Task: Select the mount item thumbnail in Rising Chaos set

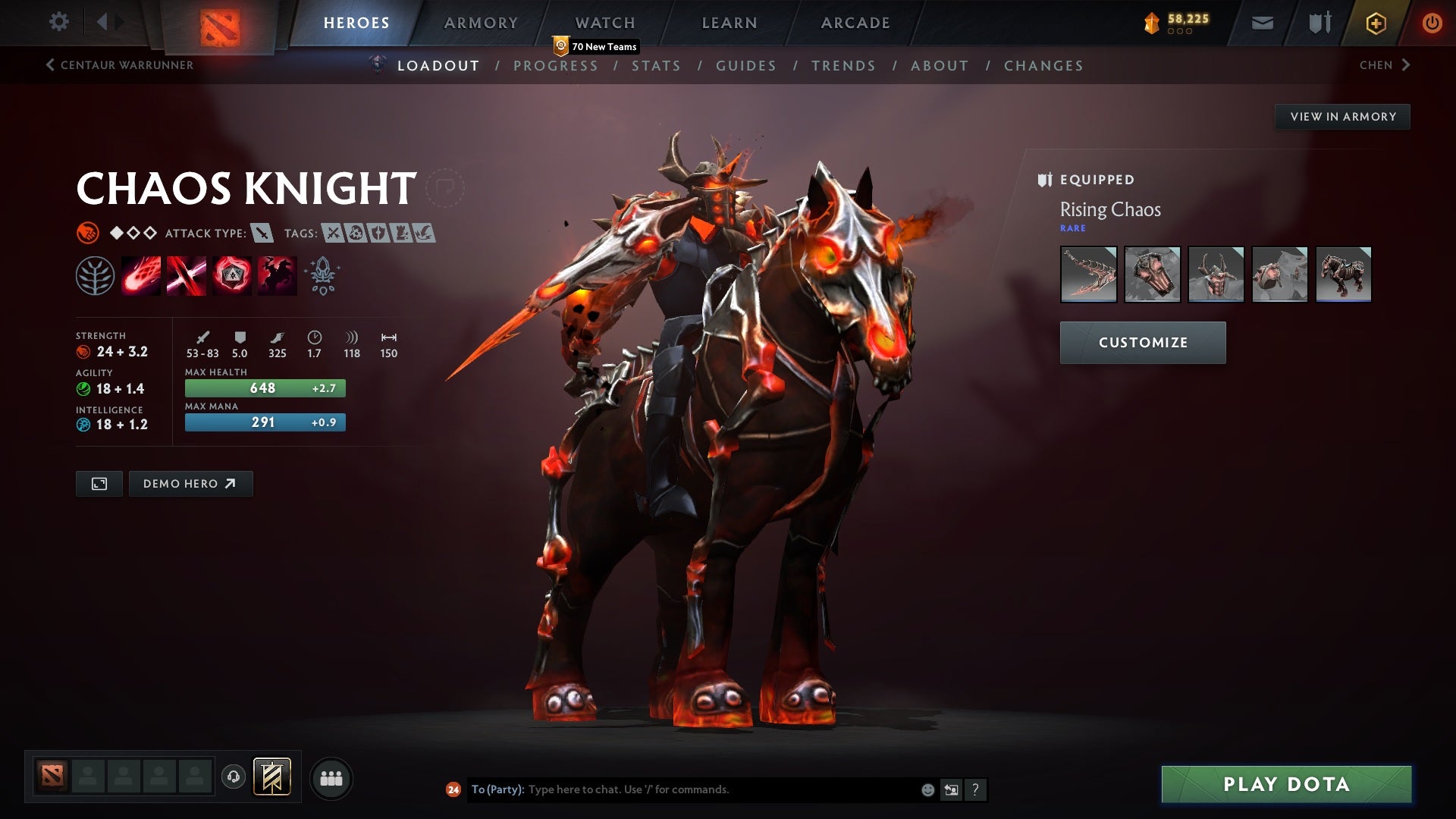Action: tap(1343, 275)
